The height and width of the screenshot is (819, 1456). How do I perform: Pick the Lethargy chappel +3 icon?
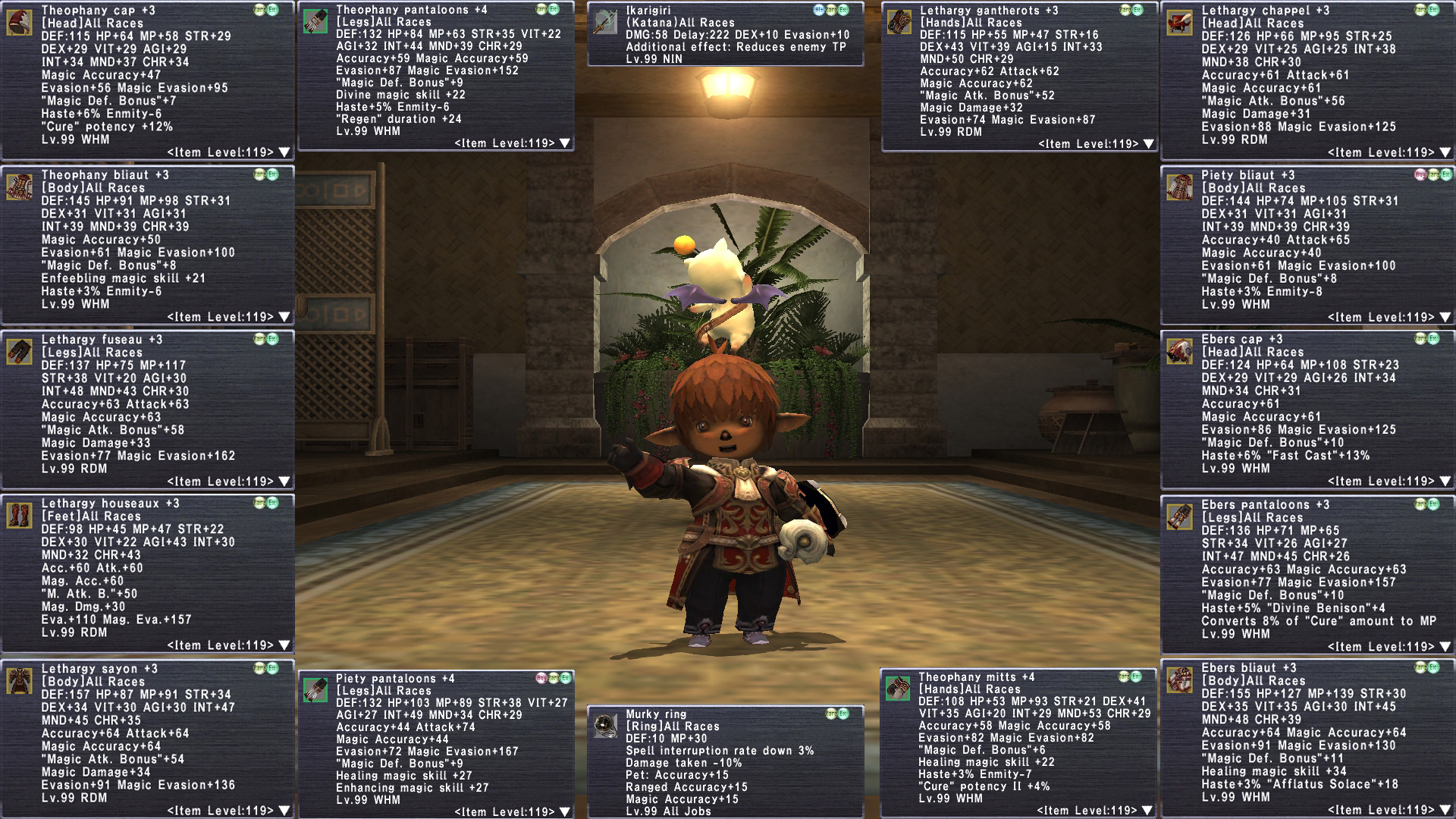pyautogui.click(x=1180, y=22)
